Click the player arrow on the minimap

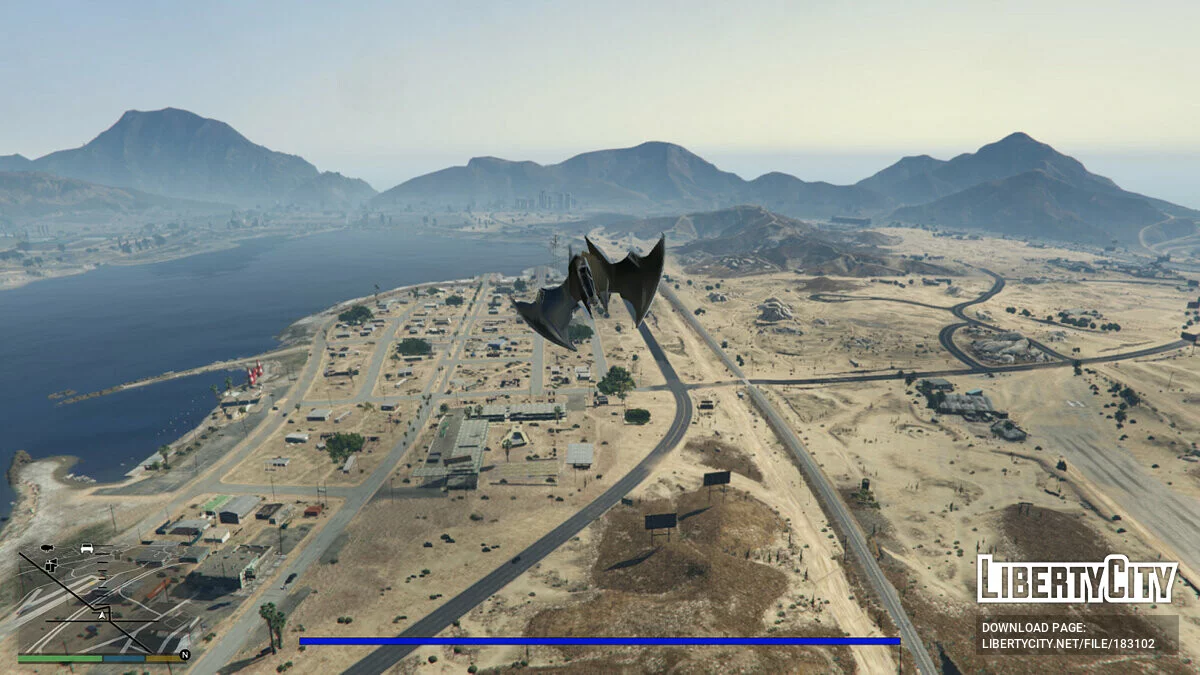click(x=102, y=616)
